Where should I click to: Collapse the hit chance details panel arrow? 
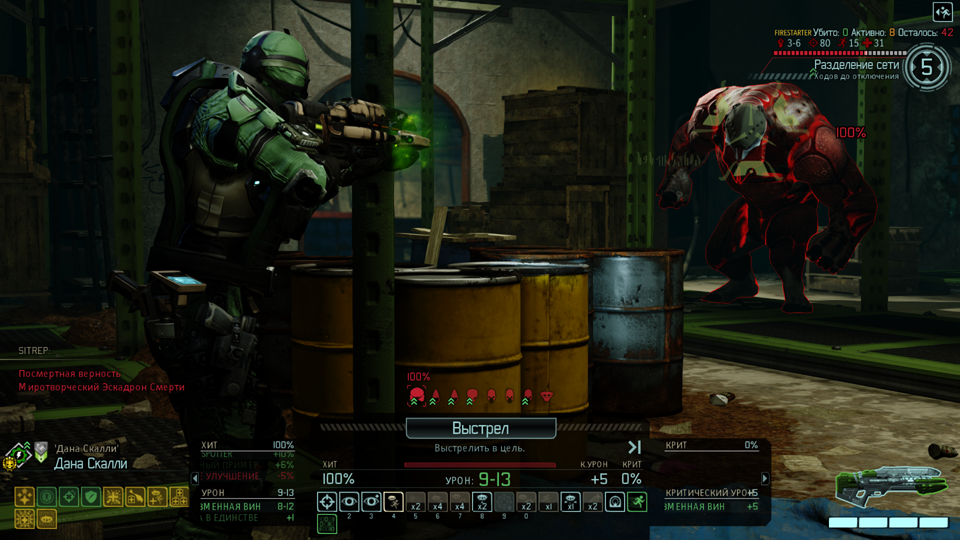(x=196, y=479)
